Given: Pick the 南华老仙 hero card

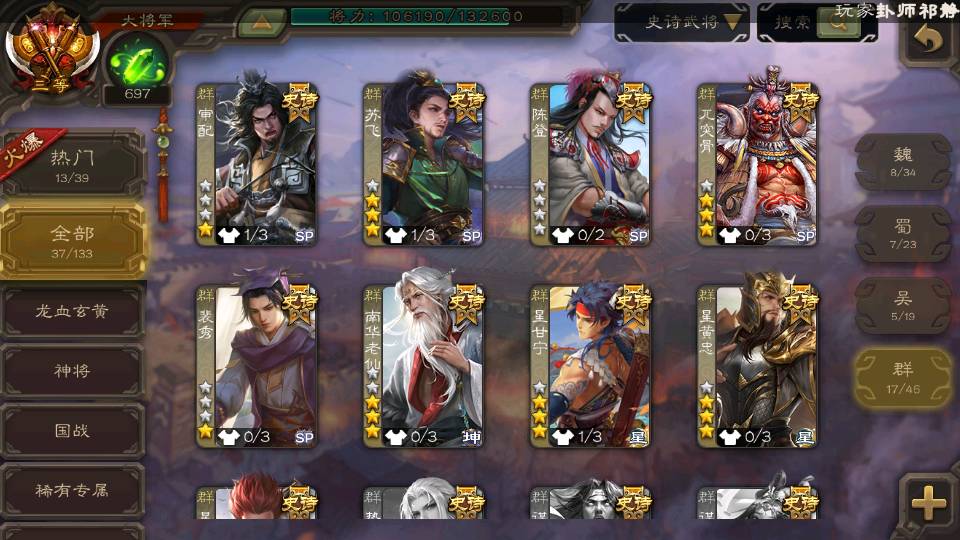Looking at the screenshot, I should click(424, 367).
